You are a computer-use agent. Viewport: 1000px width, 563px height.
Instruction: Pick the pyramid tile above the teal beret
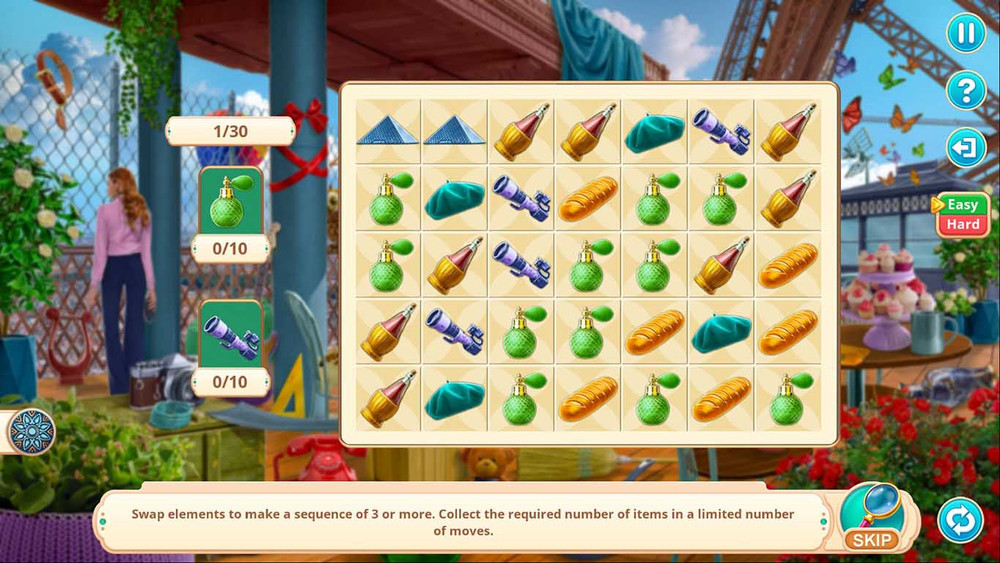[x=454, y=131]
